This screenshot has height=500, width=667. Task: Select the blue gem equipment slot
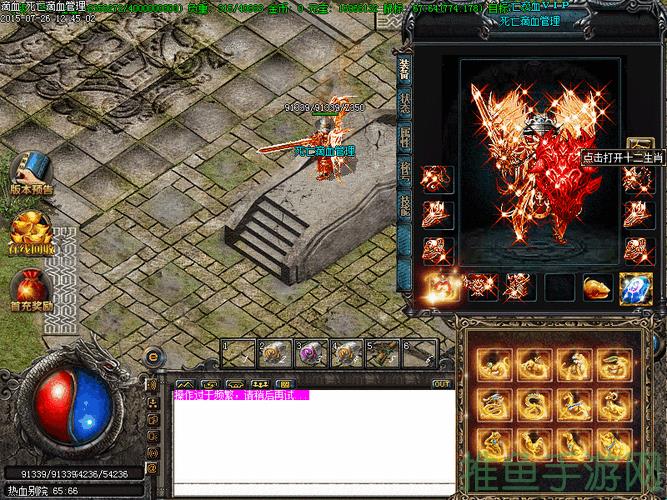(636, 287)
